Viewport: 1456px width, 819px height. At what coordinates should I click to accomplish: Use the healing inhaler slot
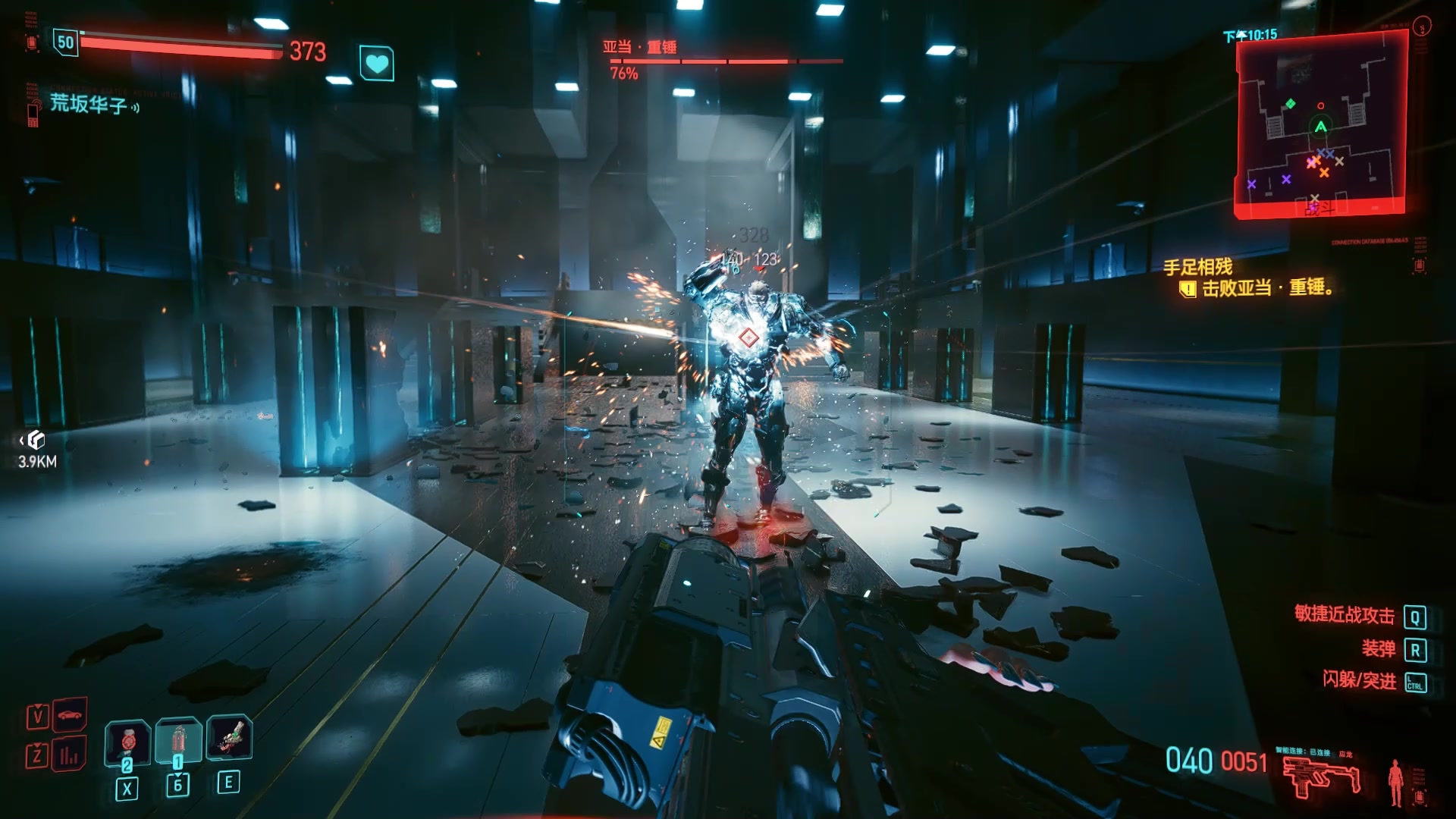(178, 740)
